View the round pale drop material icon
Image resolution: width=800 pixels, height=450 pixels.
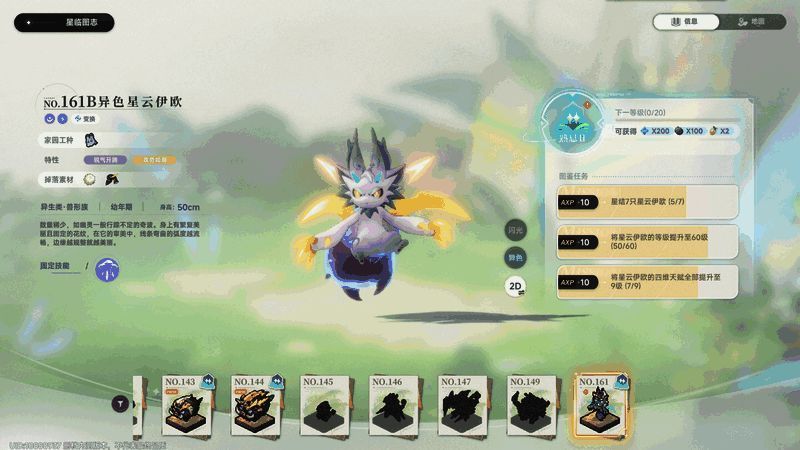pyautogui.click(x=90, y=179)
